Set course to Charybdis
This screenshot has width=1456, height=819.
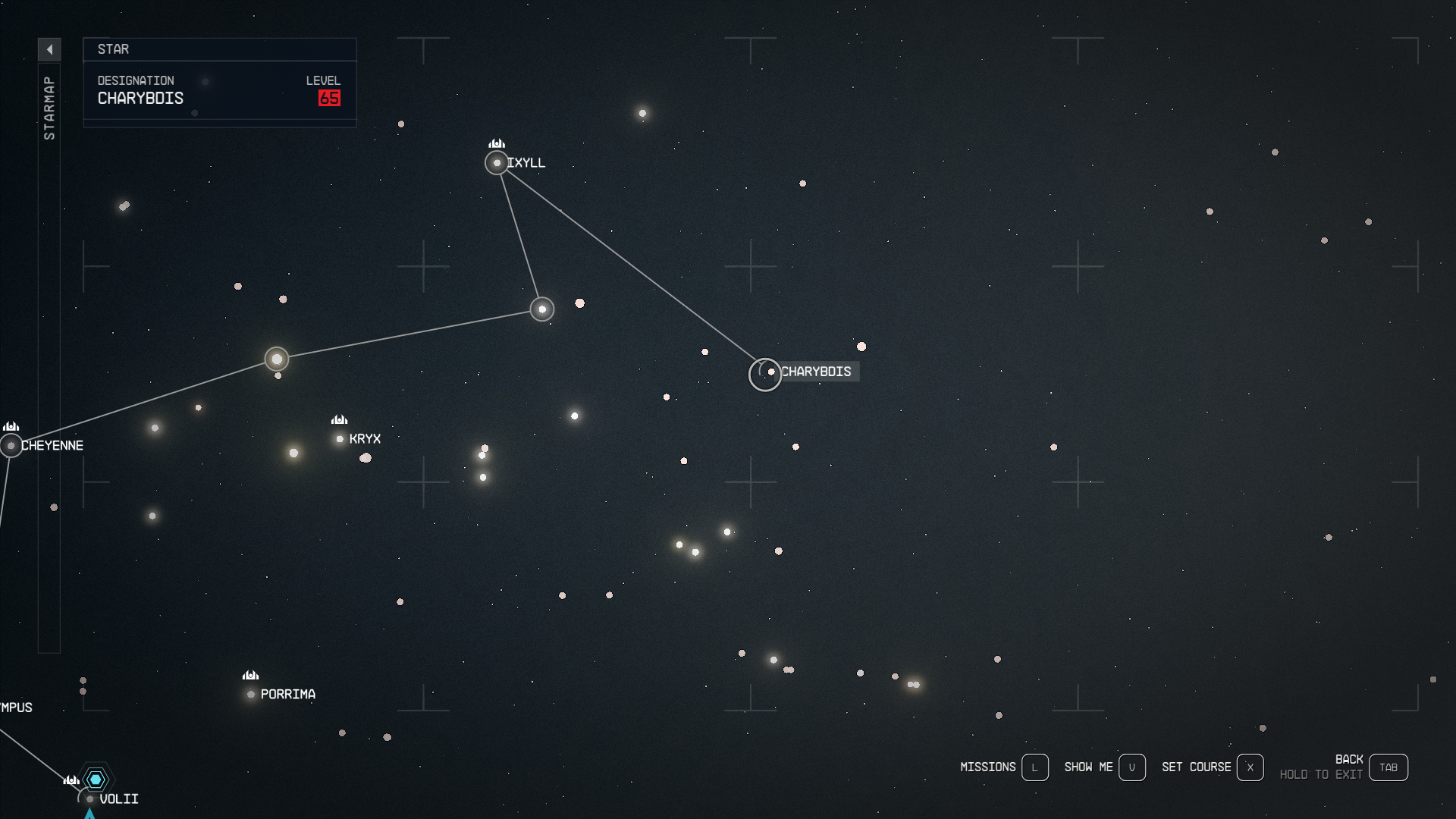point(1250,767)
